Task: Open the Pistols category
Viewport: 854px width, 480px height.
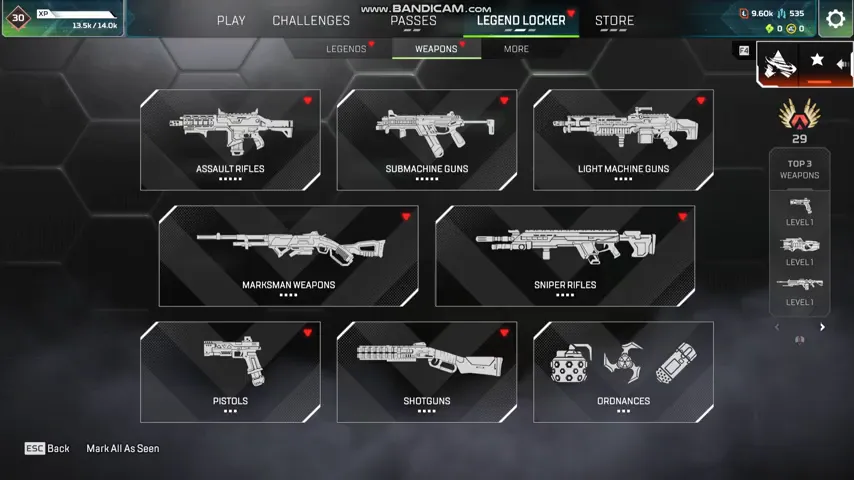Action: [230, 372]
